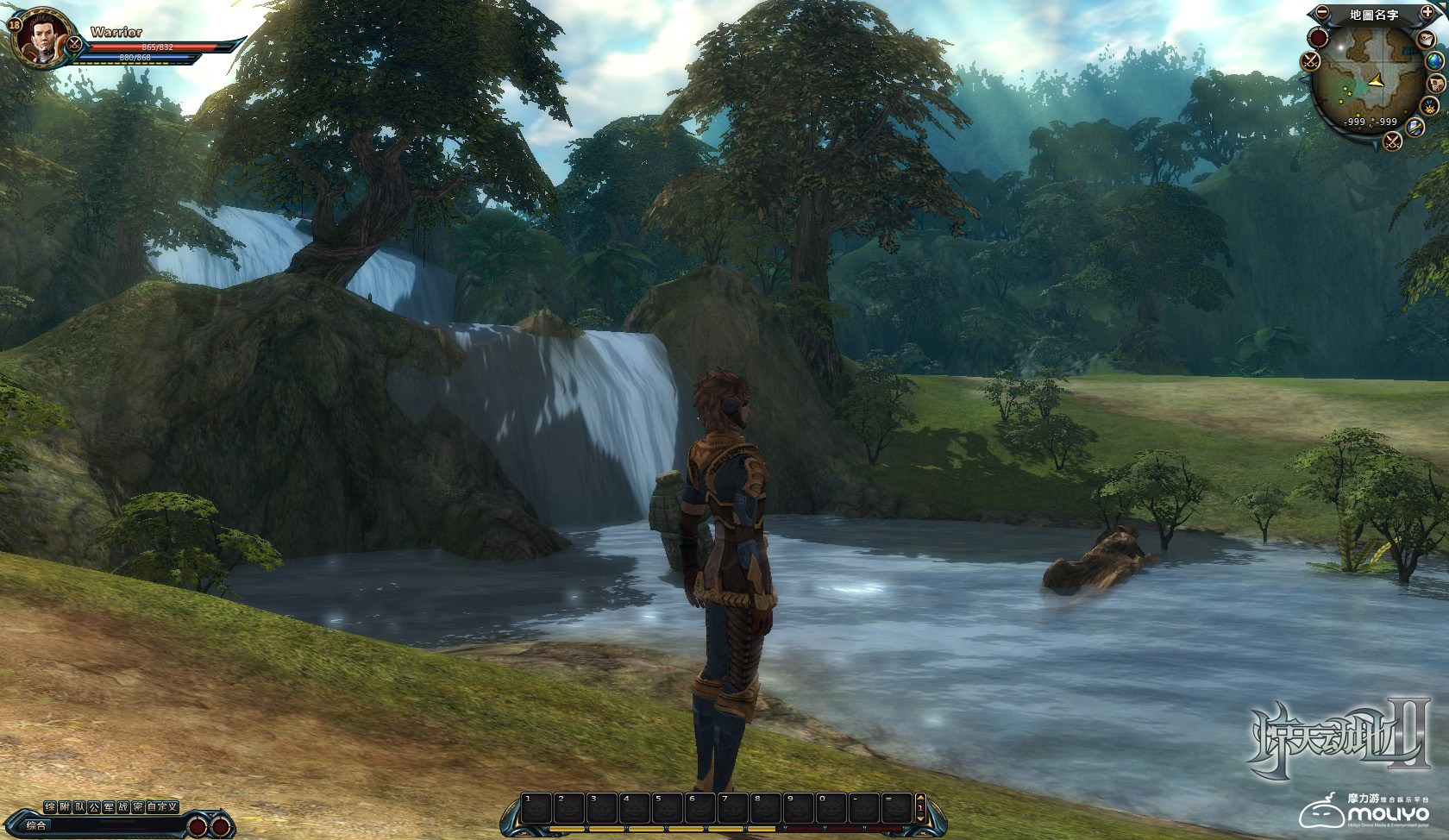This screenshot has width=1449, height=840.
Task: Switch to the 综 chat tab
Action: (x=51, y=807)
